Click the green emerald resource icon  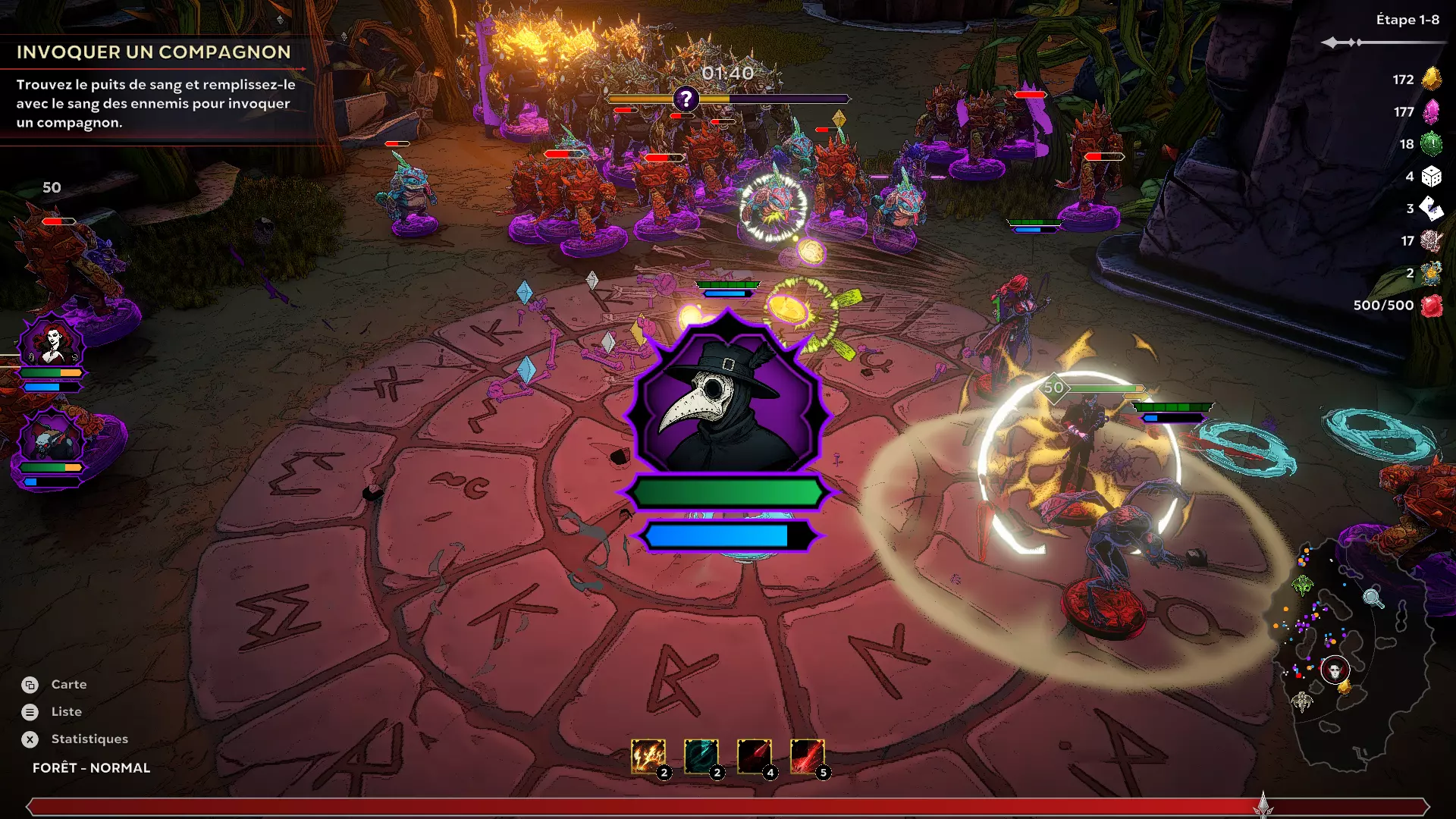pos(1431,144)
